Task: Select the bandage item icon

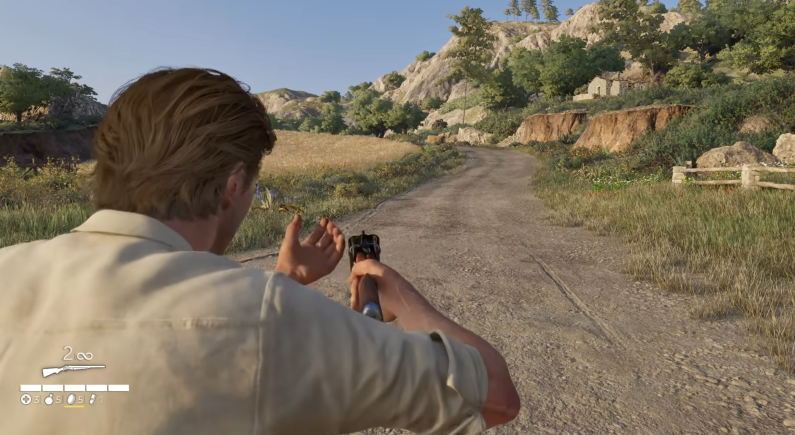Action: [x=92, y=399]
